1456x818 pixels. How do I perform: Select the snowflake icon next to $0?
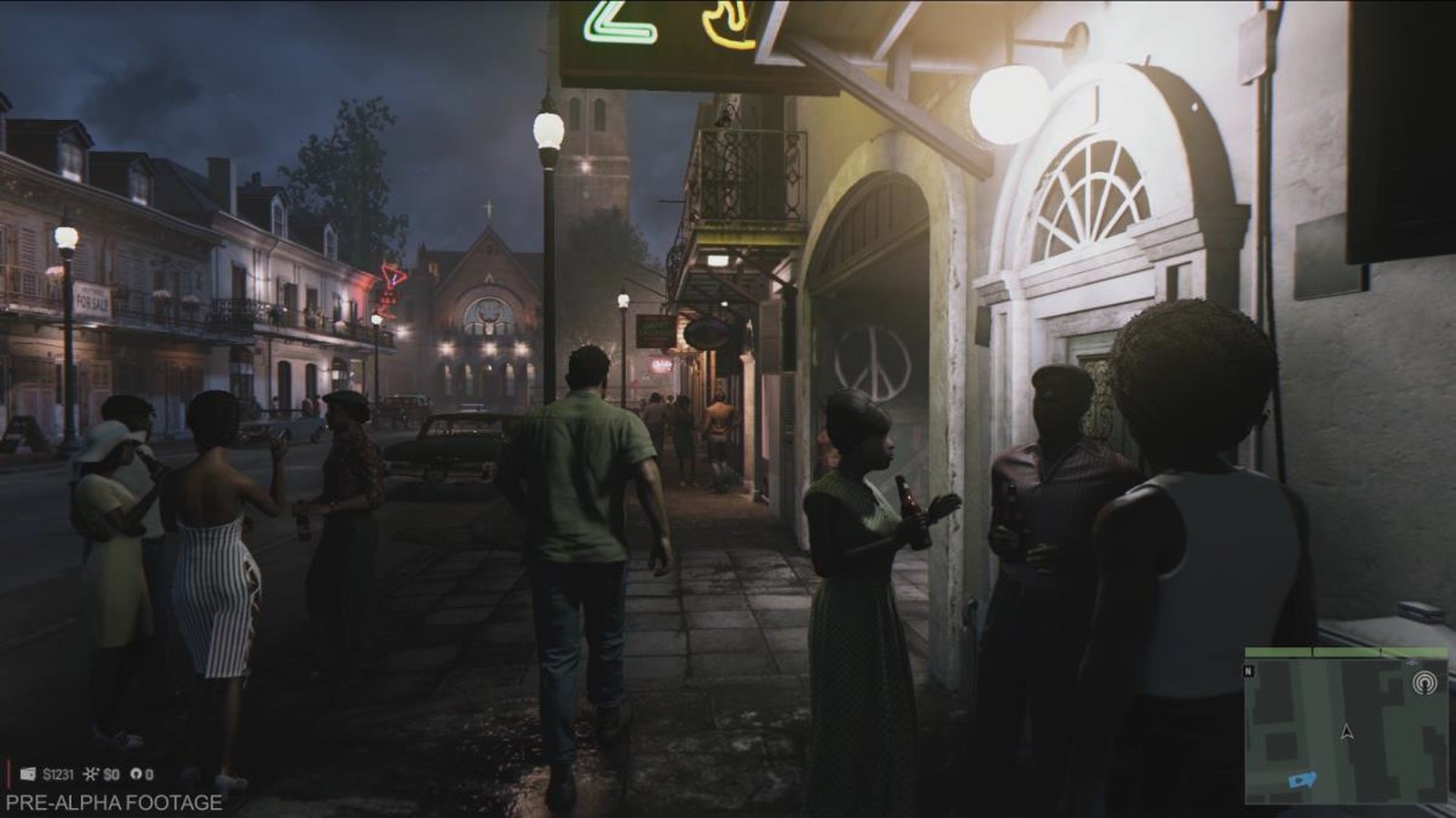click(x=90, y=774)
